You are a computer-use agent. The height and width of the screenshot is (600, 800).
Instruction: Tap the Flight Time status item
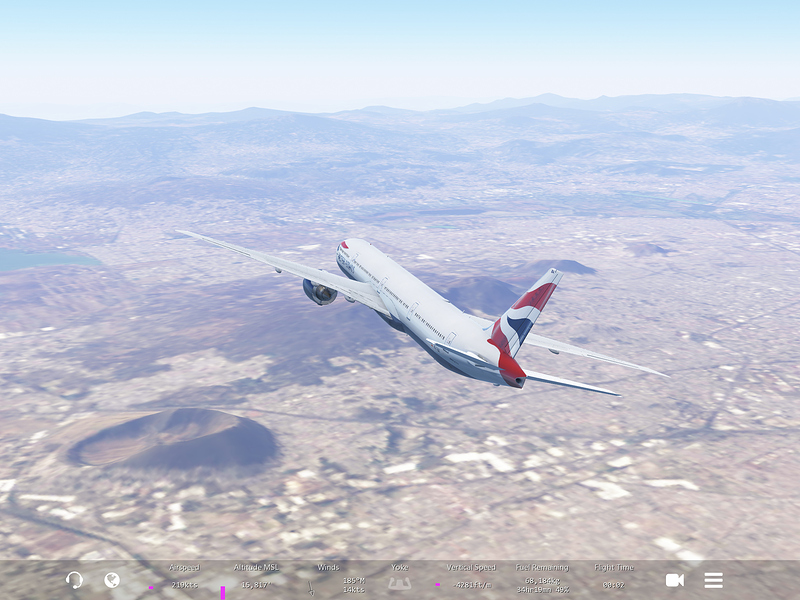(613, 578)
